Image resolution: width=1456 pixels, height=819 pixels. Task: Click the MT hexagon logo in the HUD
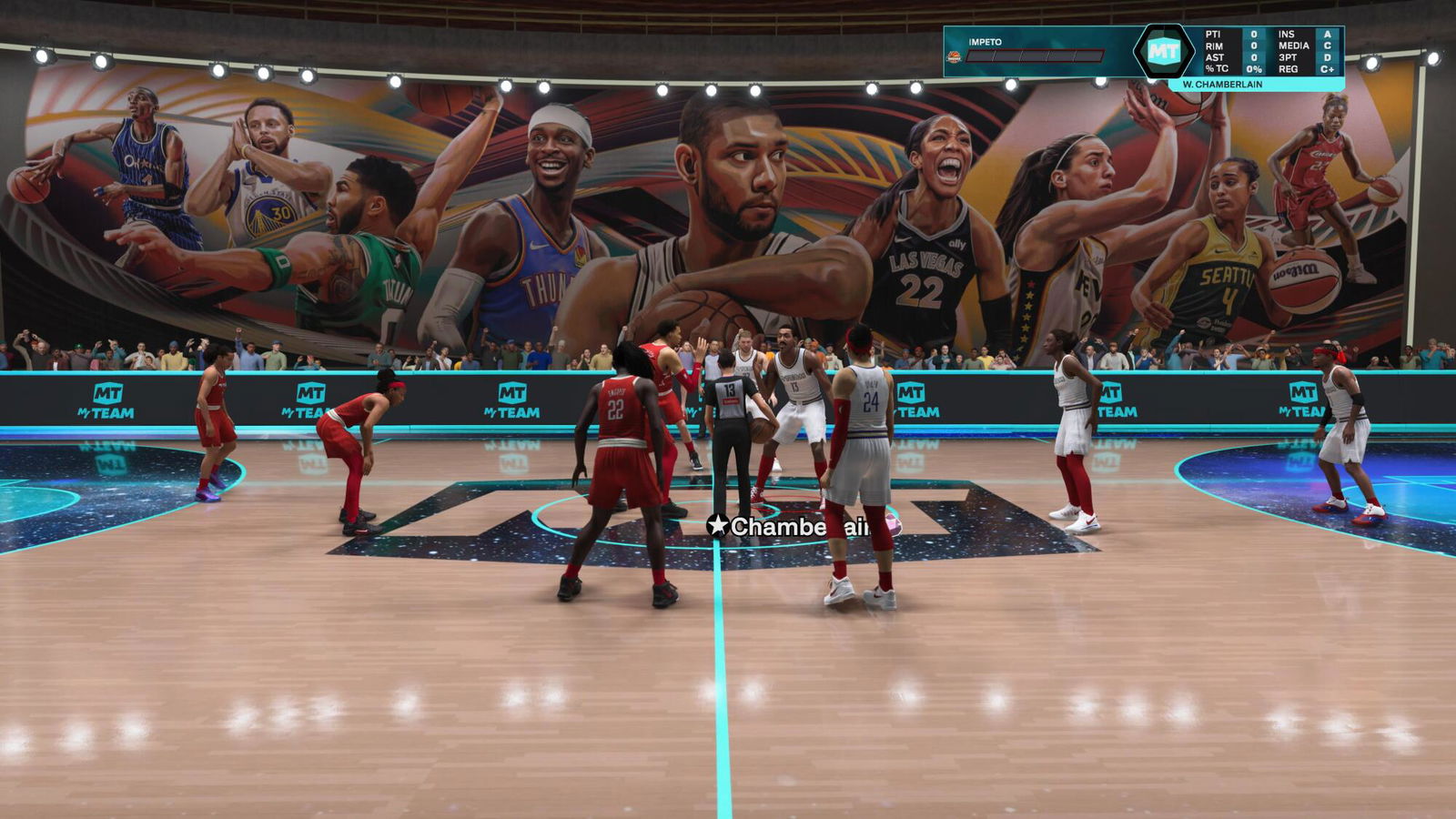[1163, 52]
